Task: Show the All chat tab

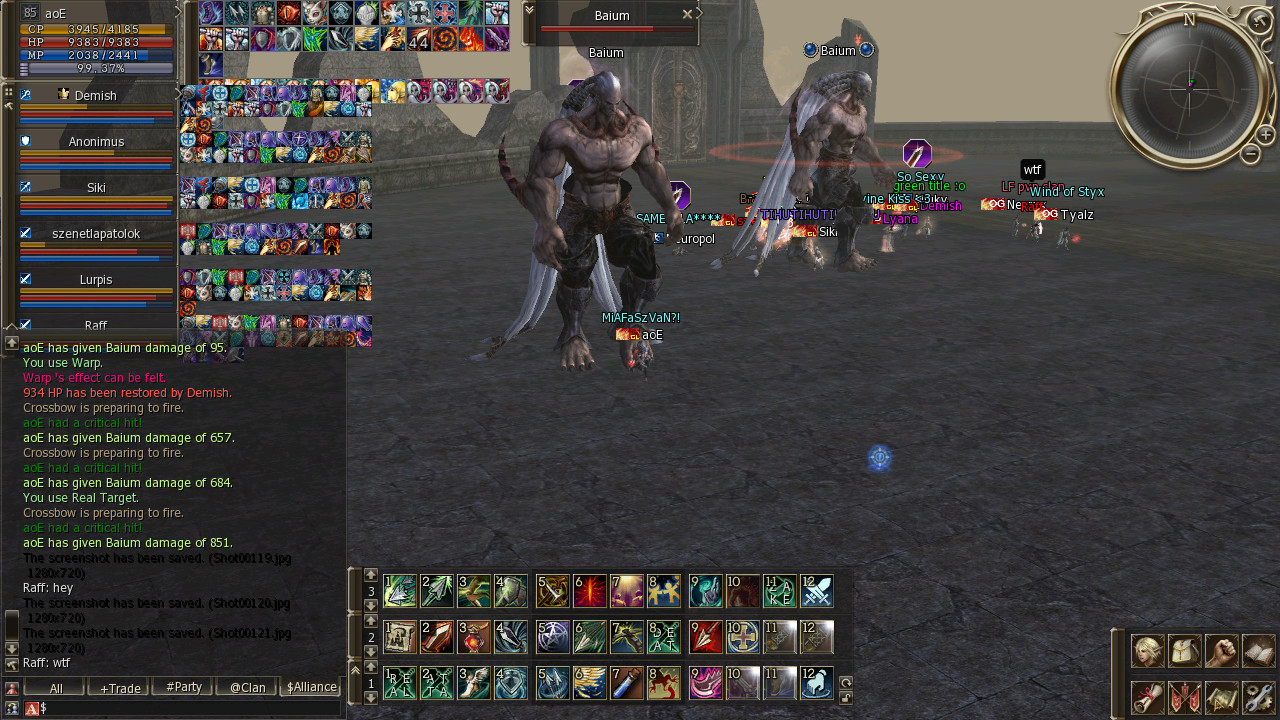Action: click(55, 688)
